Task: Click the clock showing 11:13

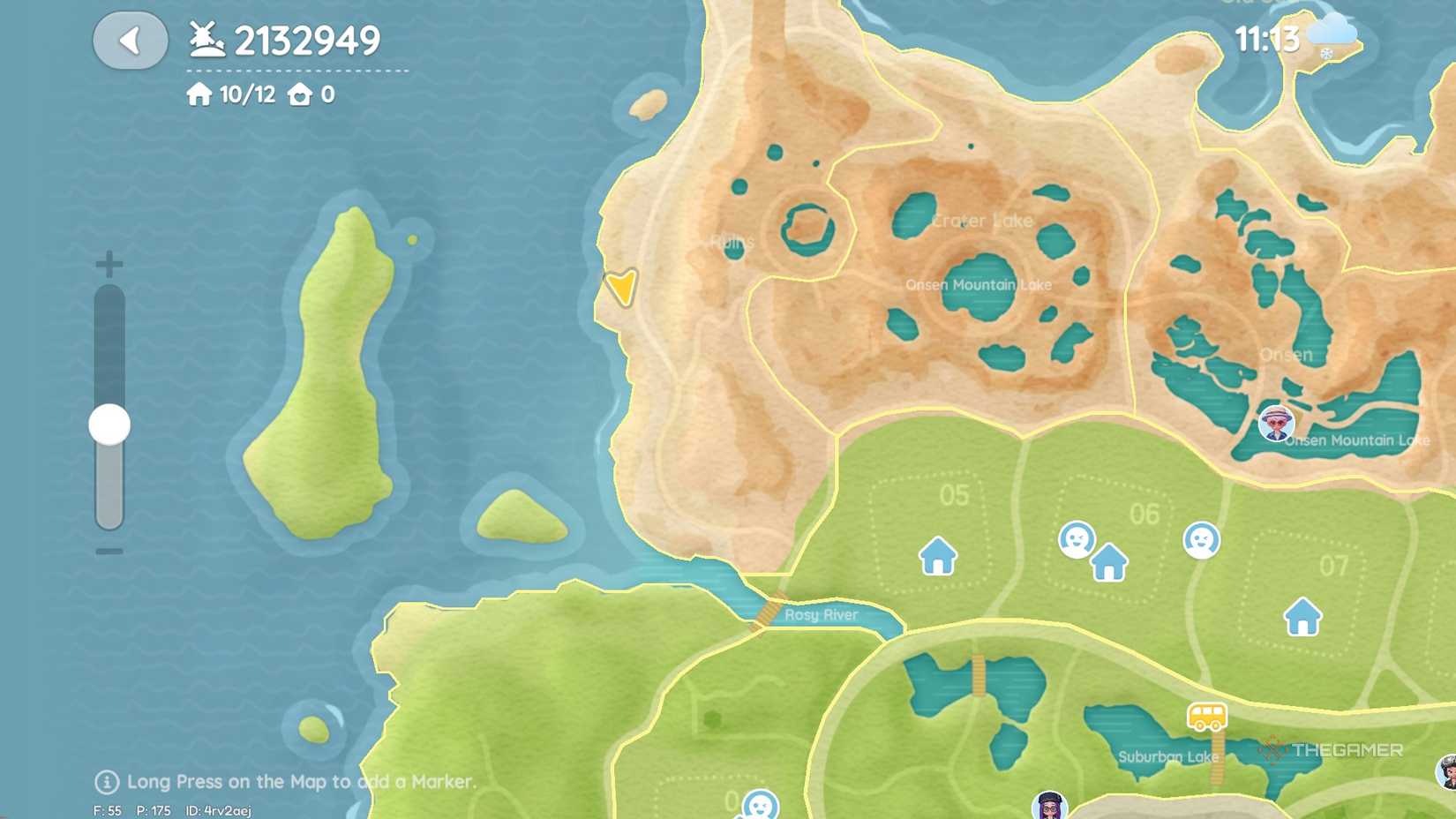Action: 1266,39
